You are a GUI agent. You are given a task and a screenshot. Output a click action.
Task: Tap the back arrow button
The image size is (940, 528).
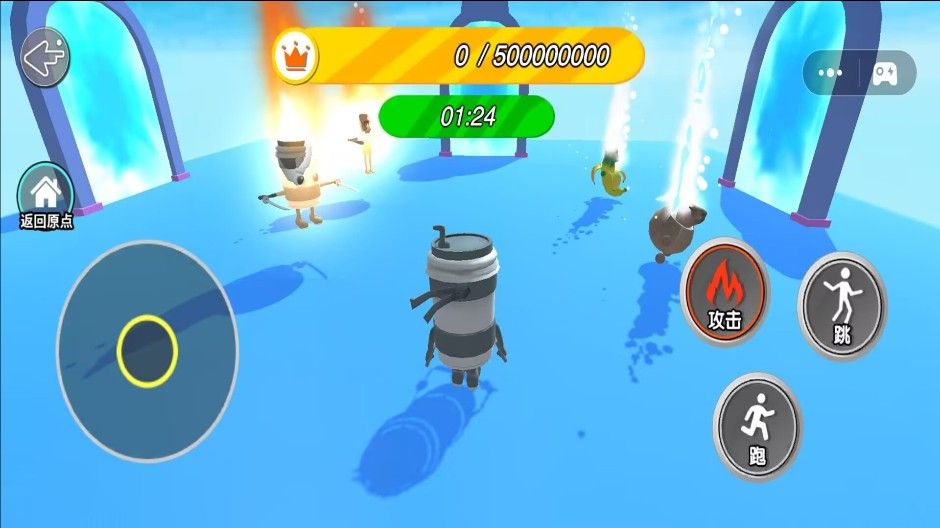click(x=45, y=58)
